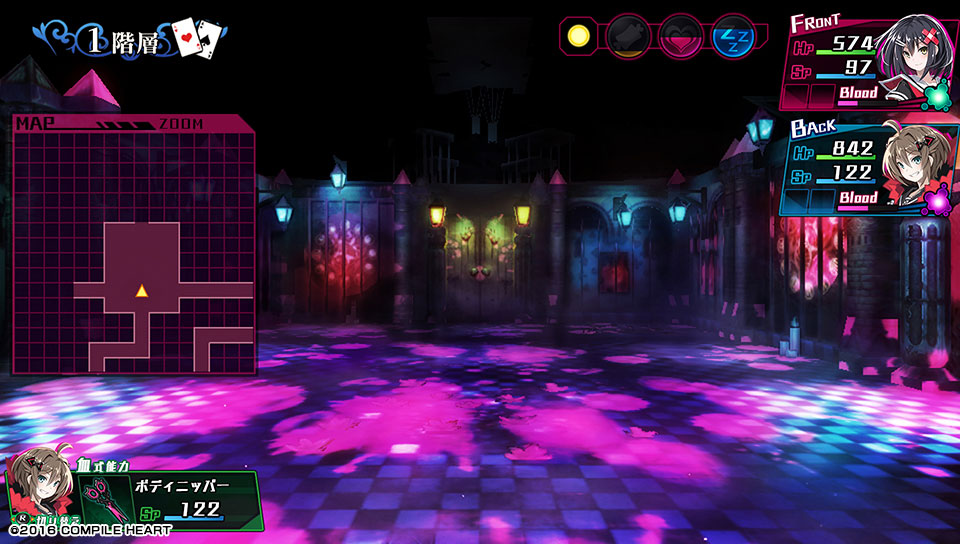Select the dark ticket status icon
Image resolution: width=960 pixels, height=544 pixels.
tap(629, 38)
